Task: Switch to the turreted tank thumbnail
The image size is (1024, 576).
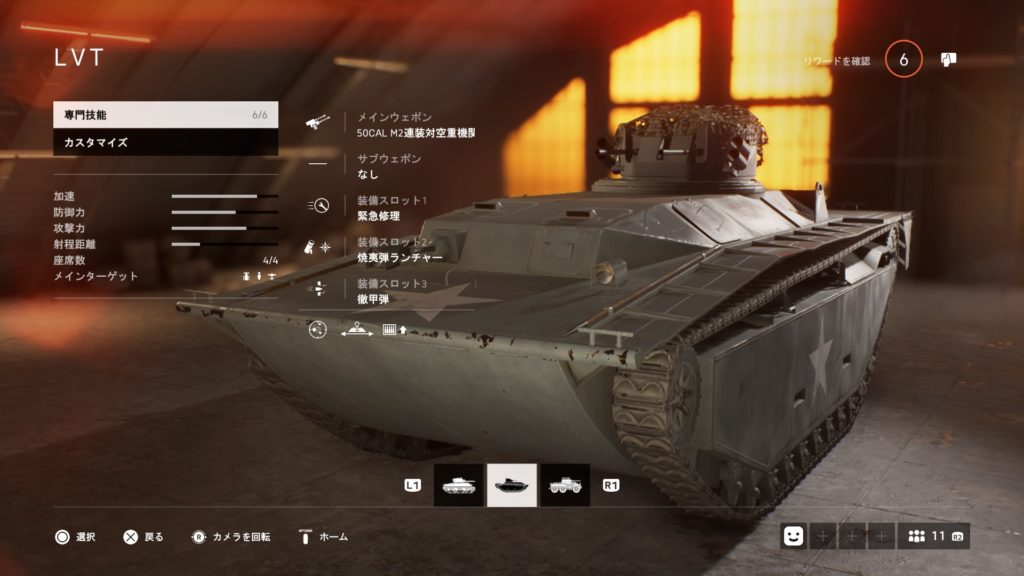Action: pyautogui.click(x=458, y=485)
